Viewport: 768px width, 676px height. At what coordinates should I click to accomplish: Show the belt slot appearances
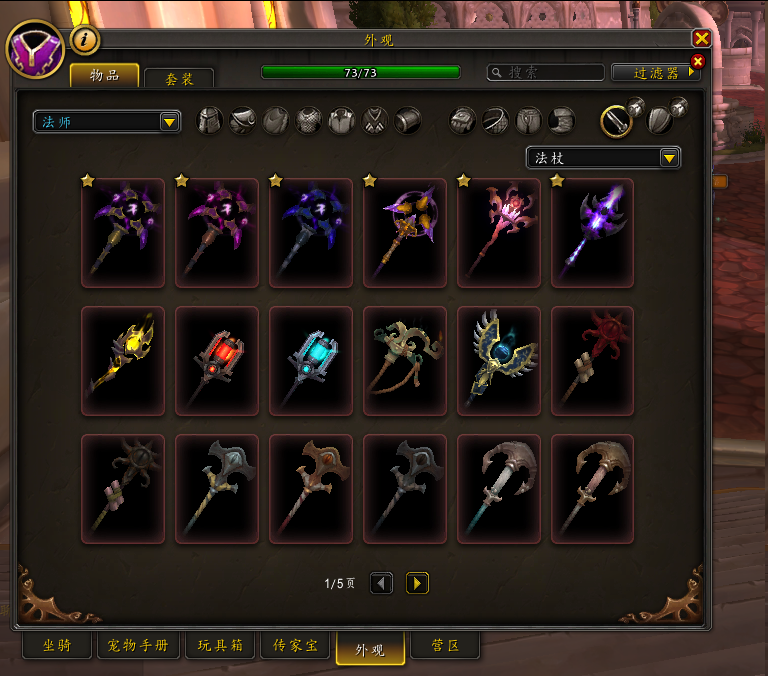coord(495,121)
